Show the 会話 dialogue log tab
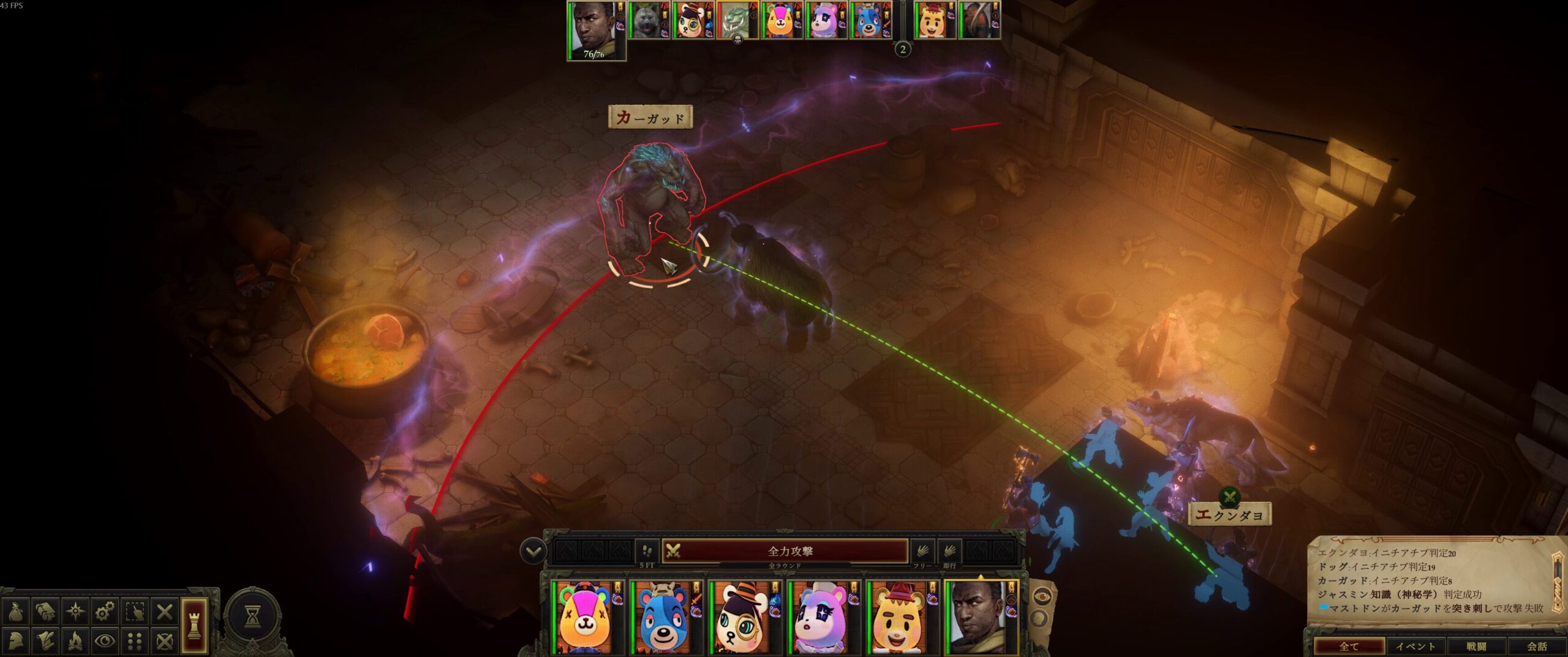This screenshot has height=657, width=1568. pyautogui.click(x=1536, y=647)
